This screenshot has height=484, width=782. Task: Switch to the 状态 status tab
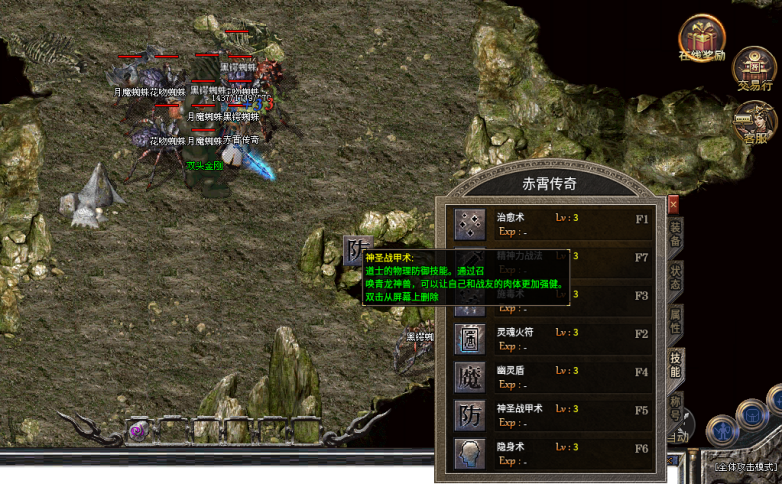pos(677,277)
